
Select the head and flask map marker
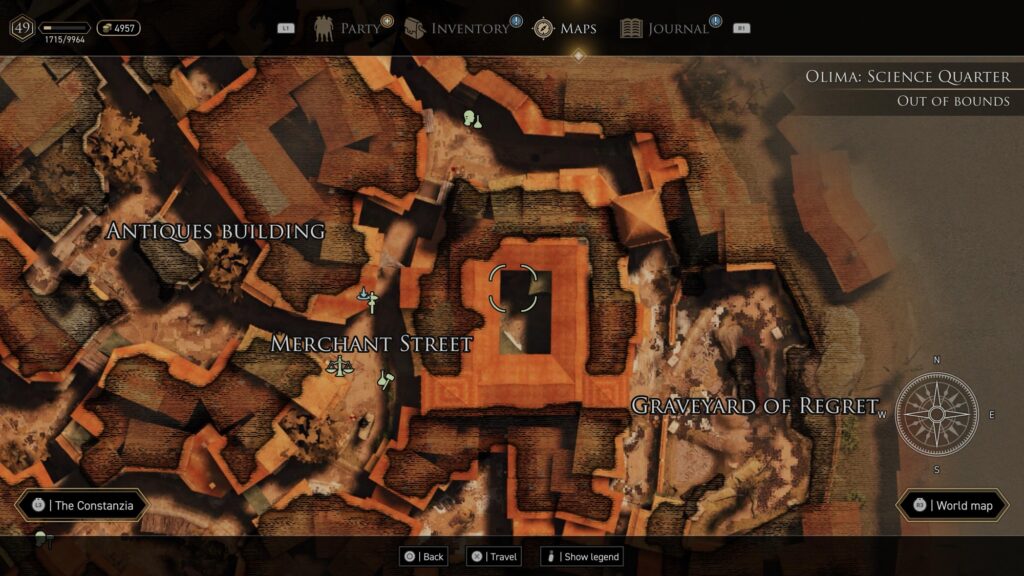[x=473, y=120]
